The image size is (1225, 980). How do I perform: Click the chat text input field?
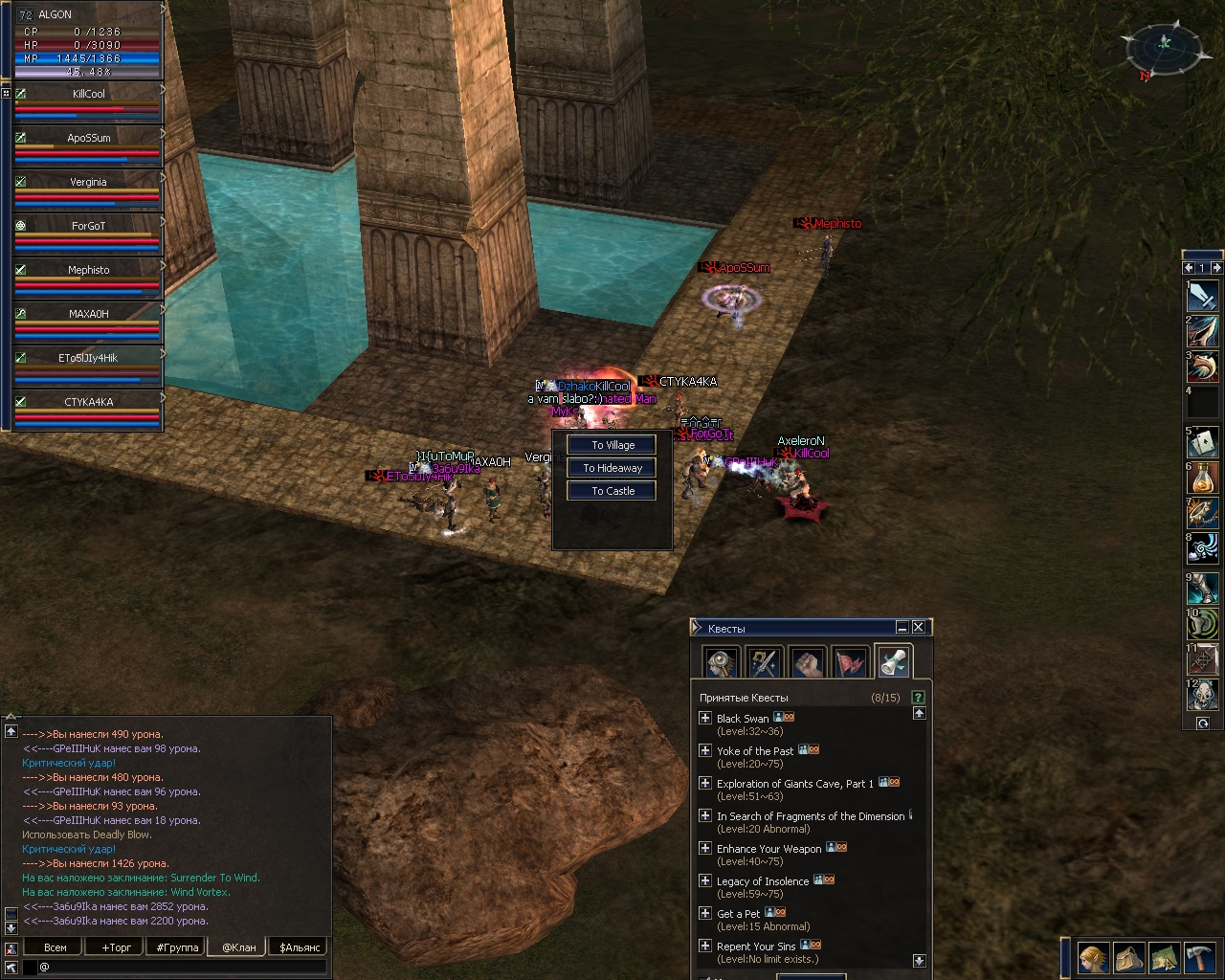(x=182, y=967)
